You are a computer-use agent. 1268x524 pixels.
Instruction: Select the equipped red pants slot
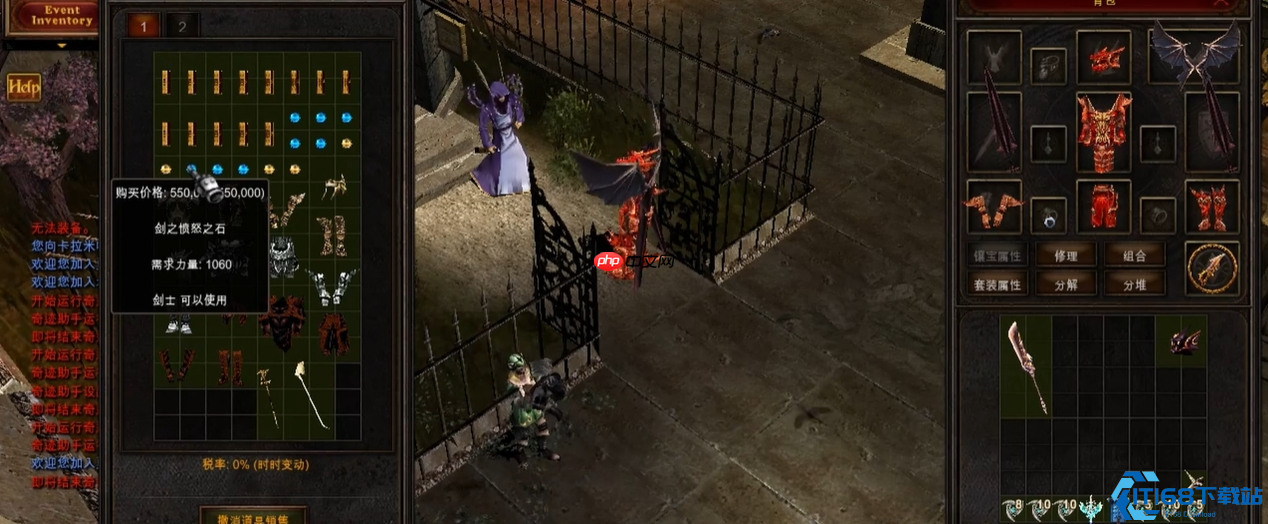(x=1103, y=207)
